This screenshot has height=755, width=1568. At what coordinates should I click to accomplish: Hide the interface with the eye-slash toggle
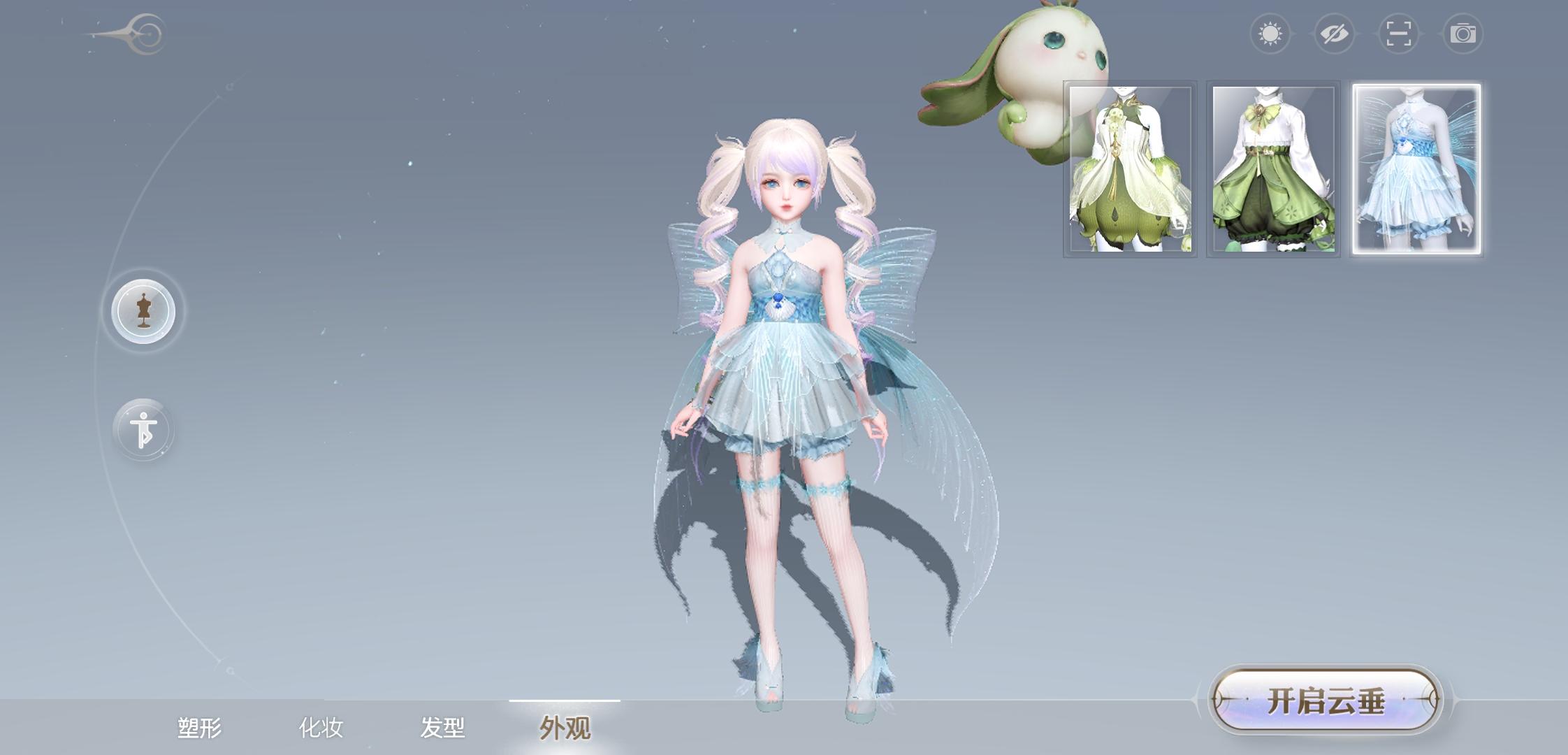coord(1336,32)
